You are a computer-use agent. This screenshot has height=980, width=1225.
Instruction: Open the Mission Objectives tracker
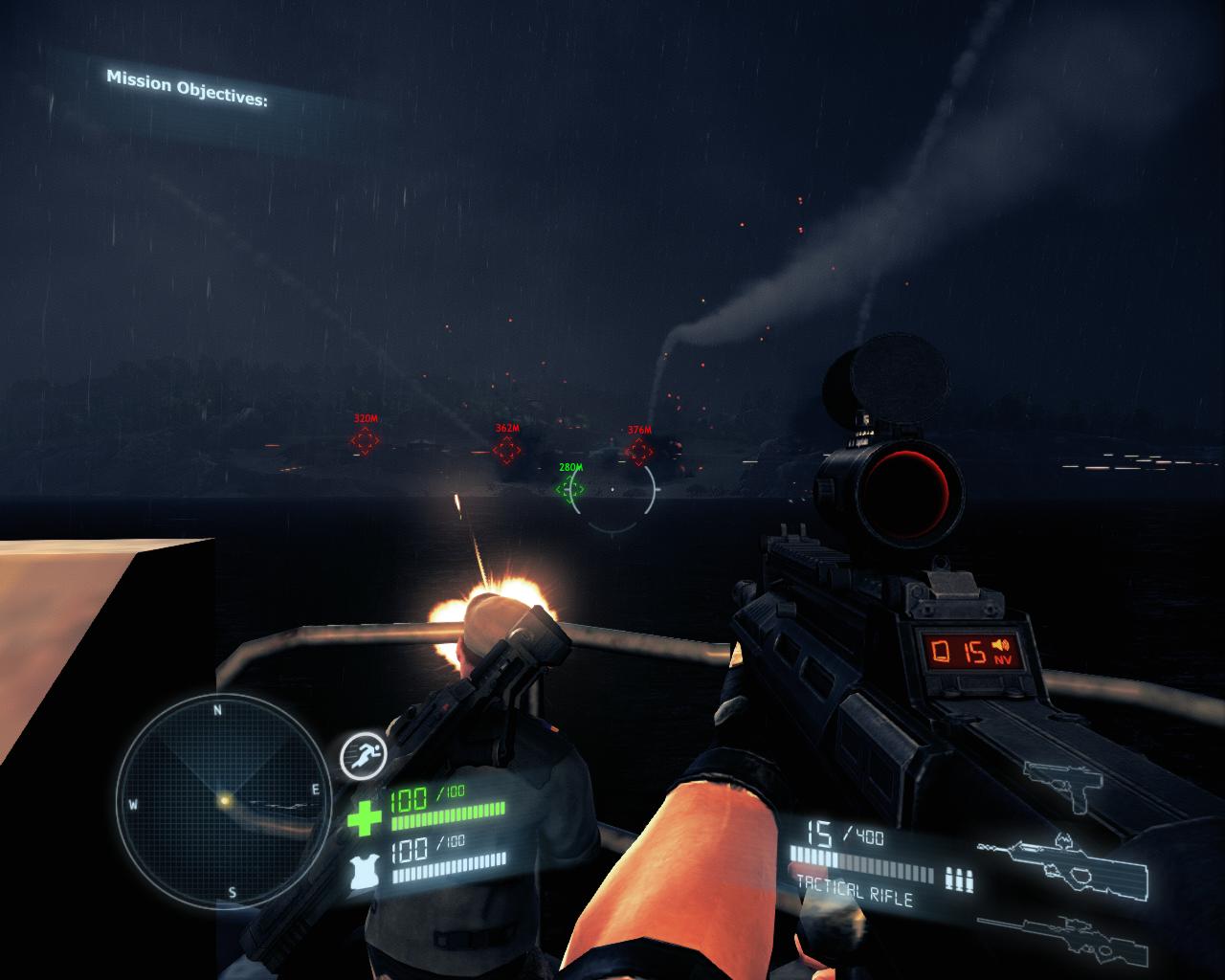click(x=187, y=87)
